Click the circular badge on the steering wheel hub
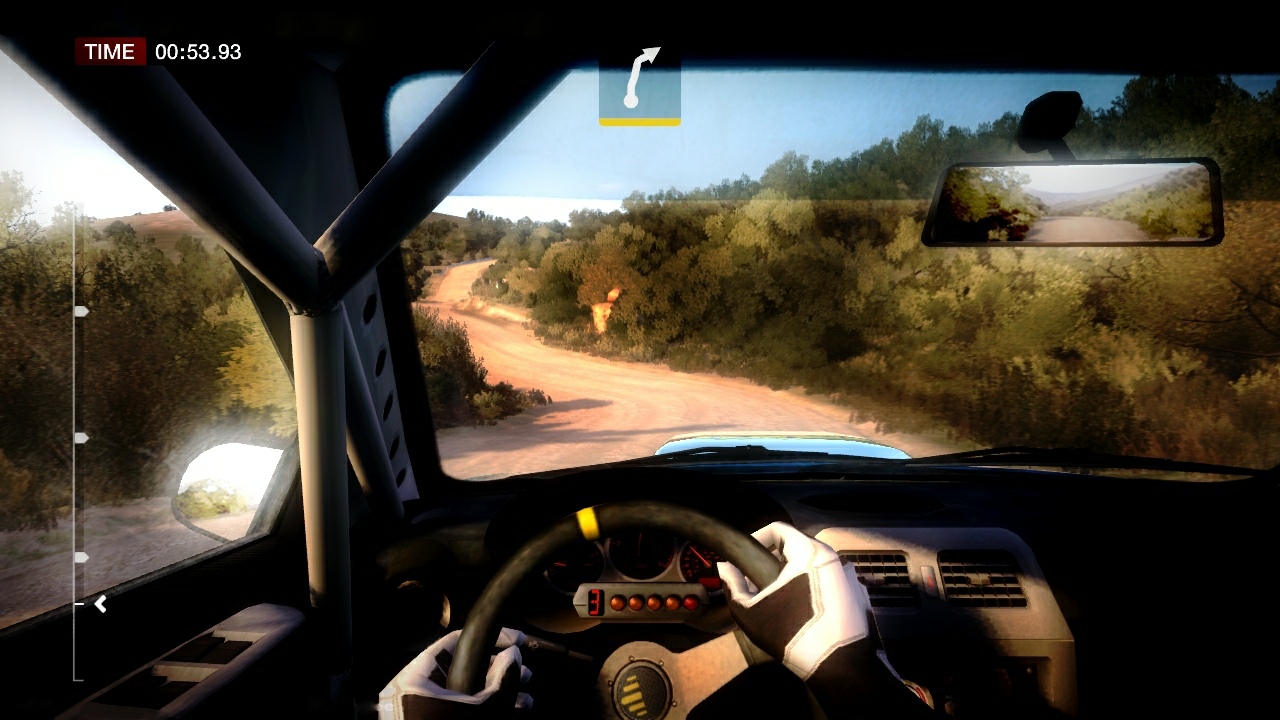 [645, 690]
